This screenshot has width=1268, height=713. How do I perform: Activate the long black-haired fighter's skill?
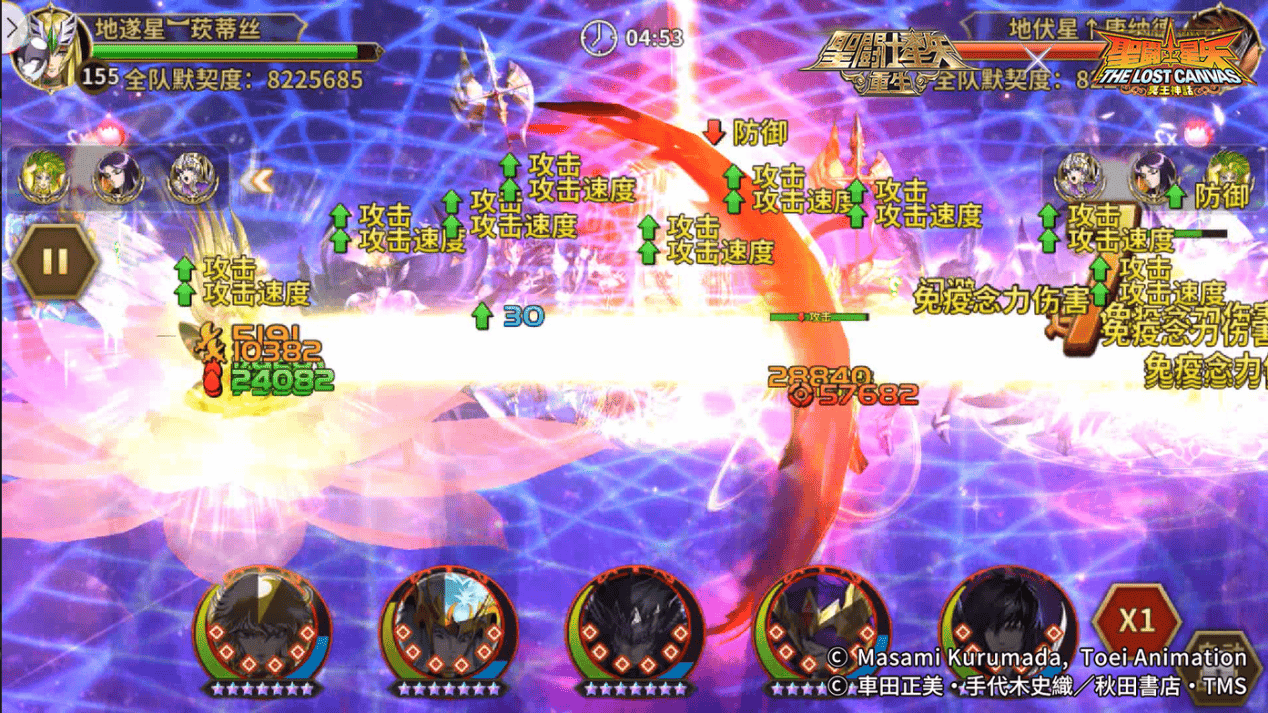click(x=1005, y=625)
